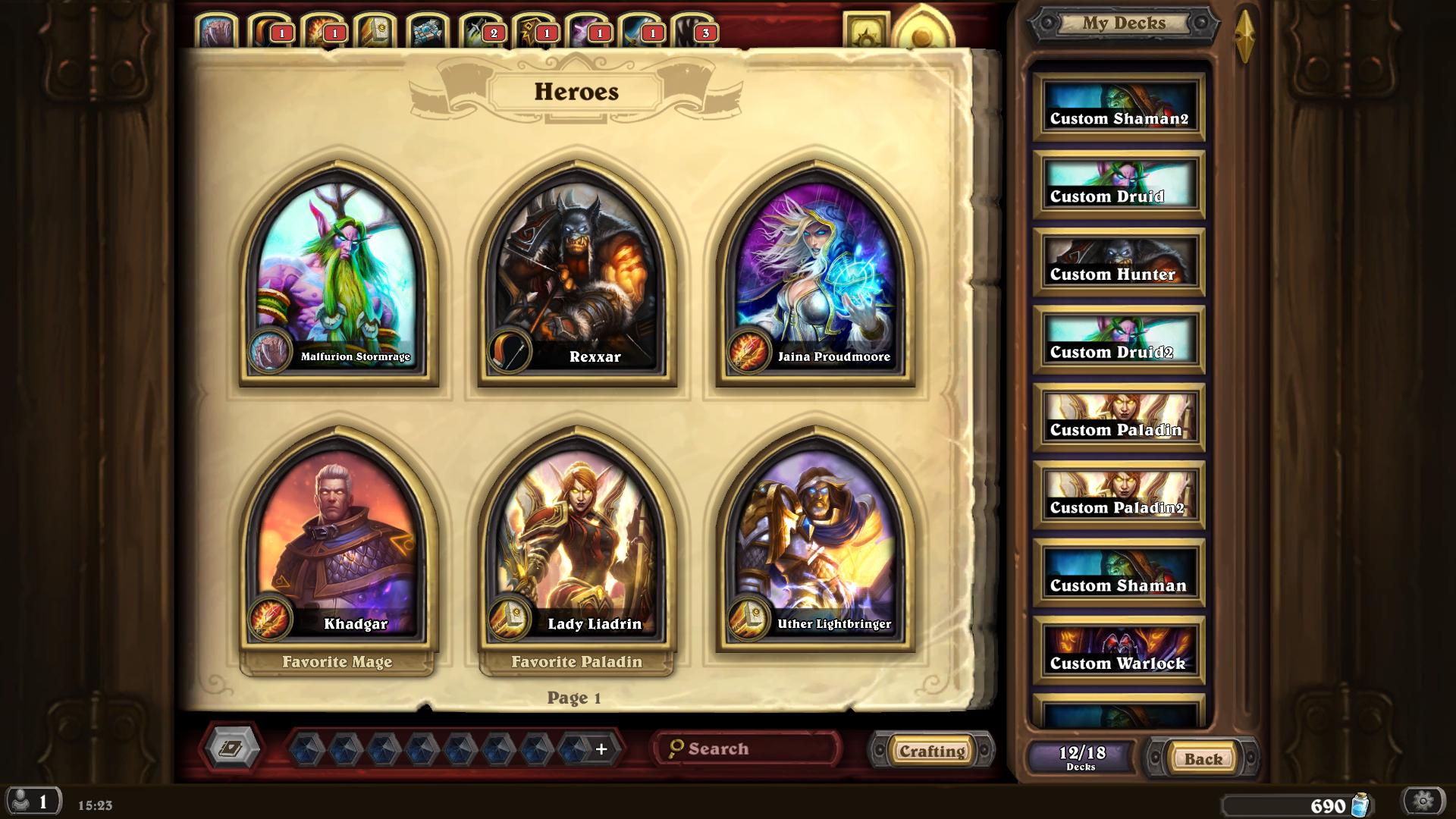Choose the Rexxar hero portrait
The height and width of the screenshot is (819, 1456).
coord(576,273)
